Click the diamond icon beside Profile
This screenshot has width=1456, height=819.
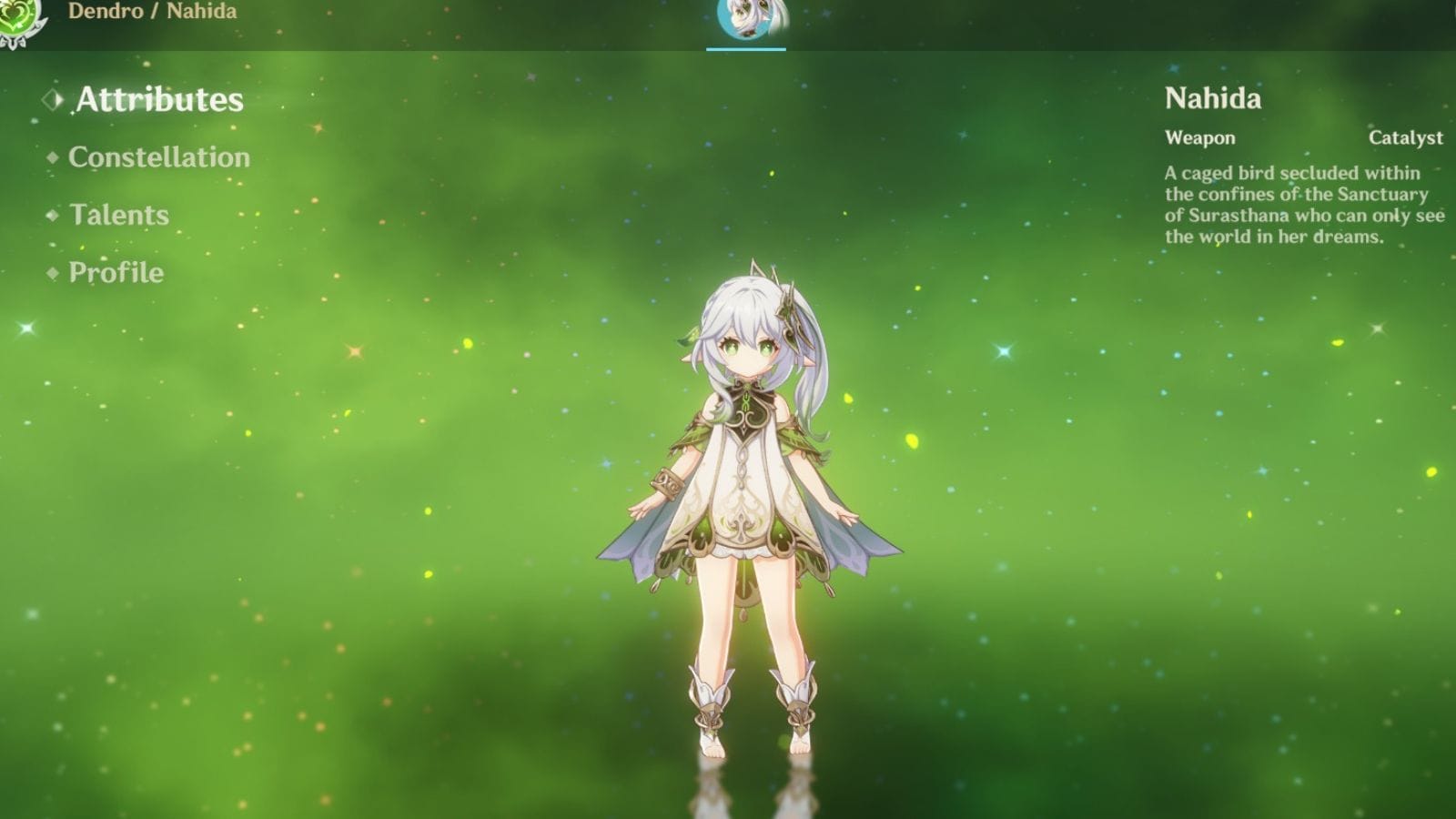[x=53, y=272]
